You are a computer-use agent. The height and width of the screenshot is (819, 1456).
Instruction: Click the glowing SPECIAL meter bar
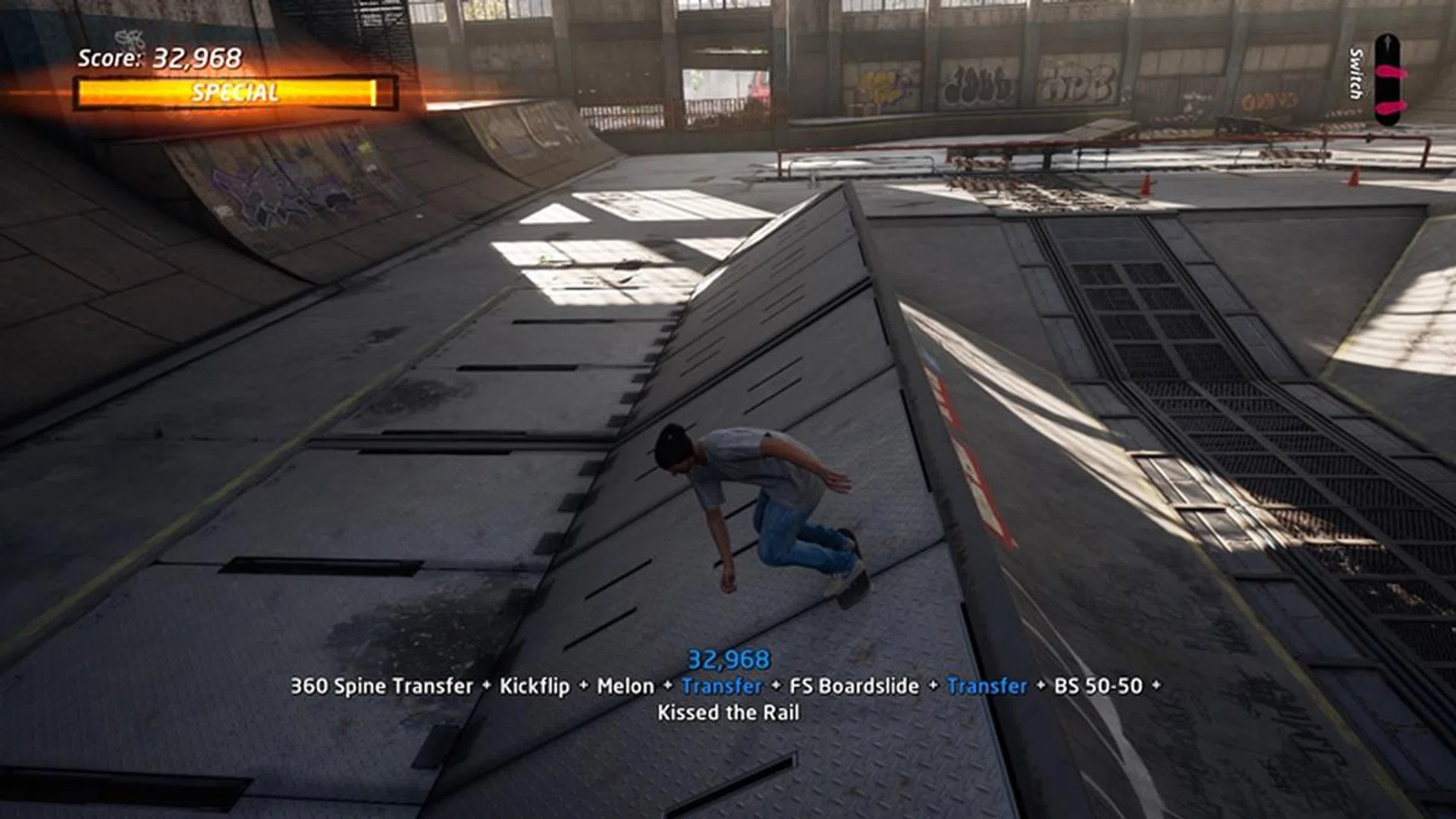point(233,93)
